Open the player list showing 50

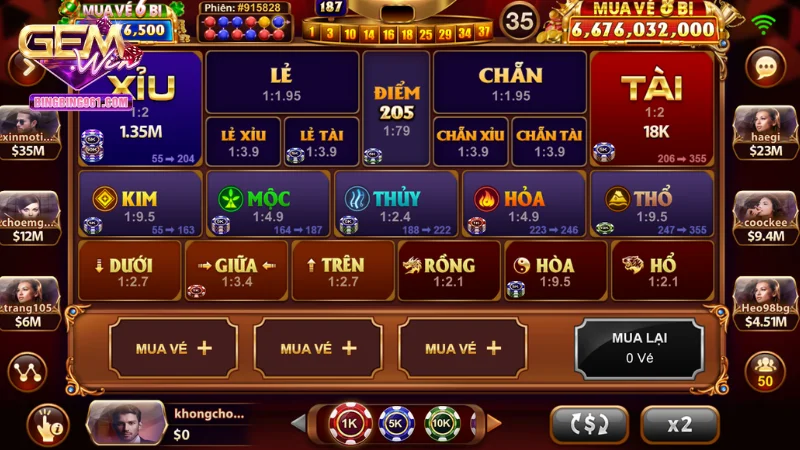[x=766, y=370]
